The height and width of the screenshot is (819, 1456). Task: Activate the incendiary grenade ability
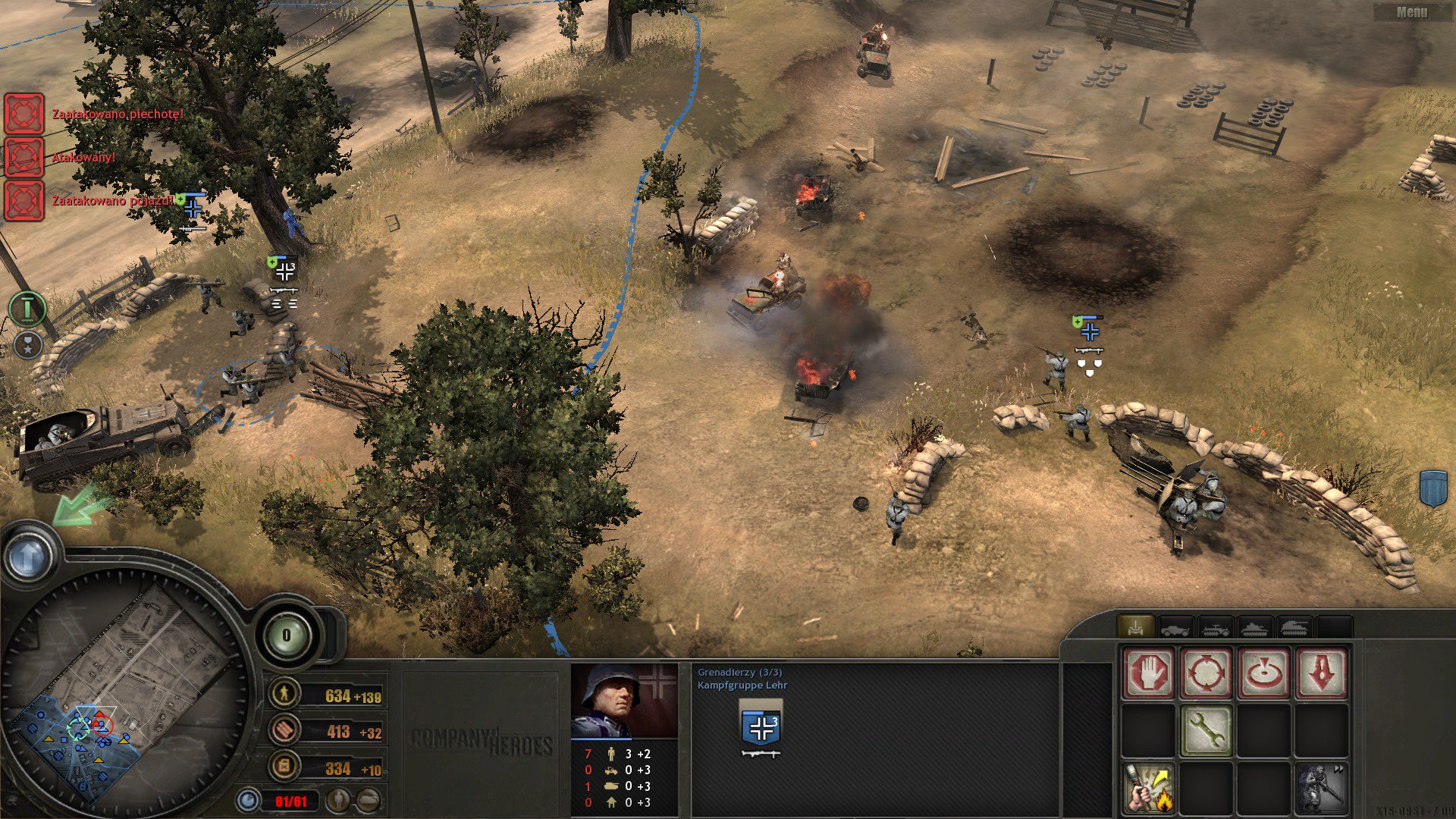(1147, 787)
